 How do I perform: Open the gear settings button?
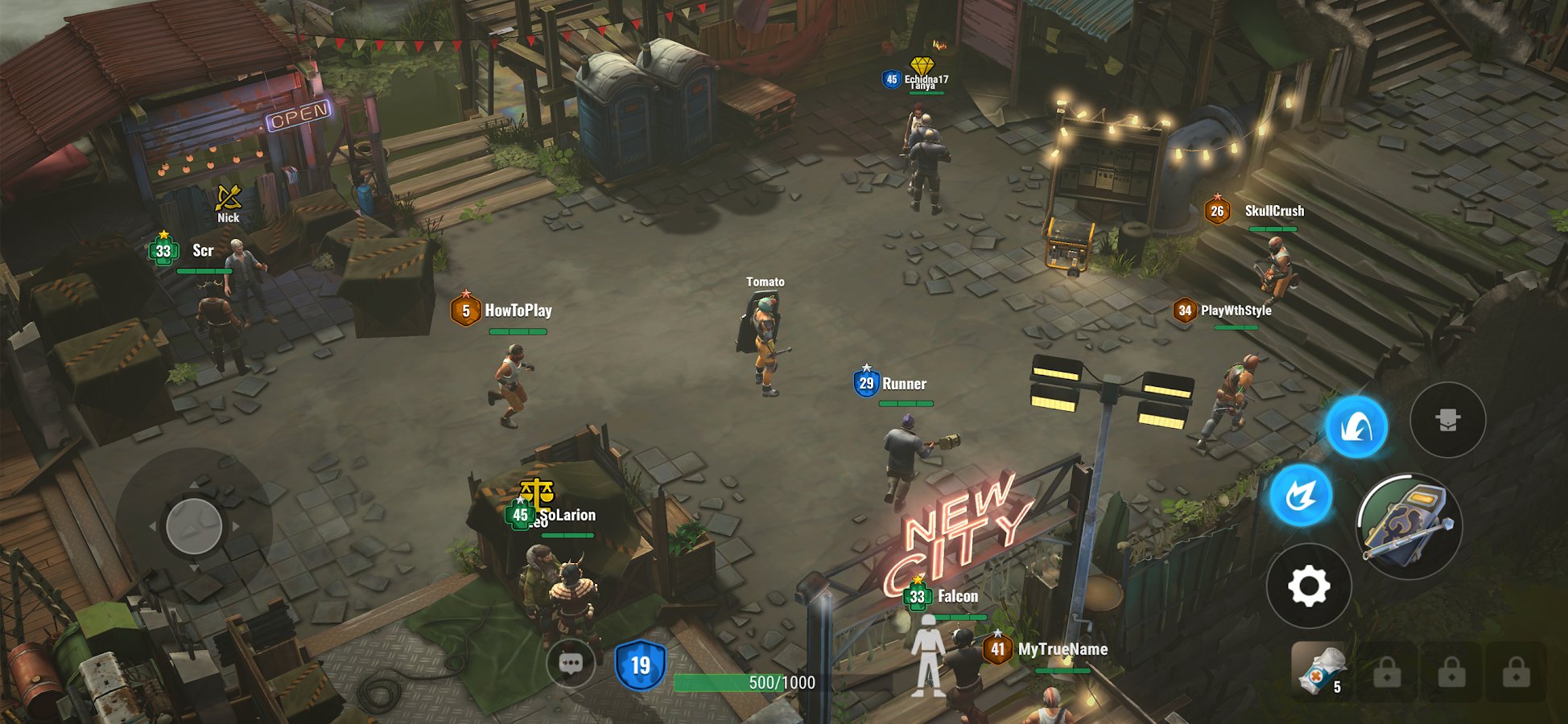[1308, 586]
